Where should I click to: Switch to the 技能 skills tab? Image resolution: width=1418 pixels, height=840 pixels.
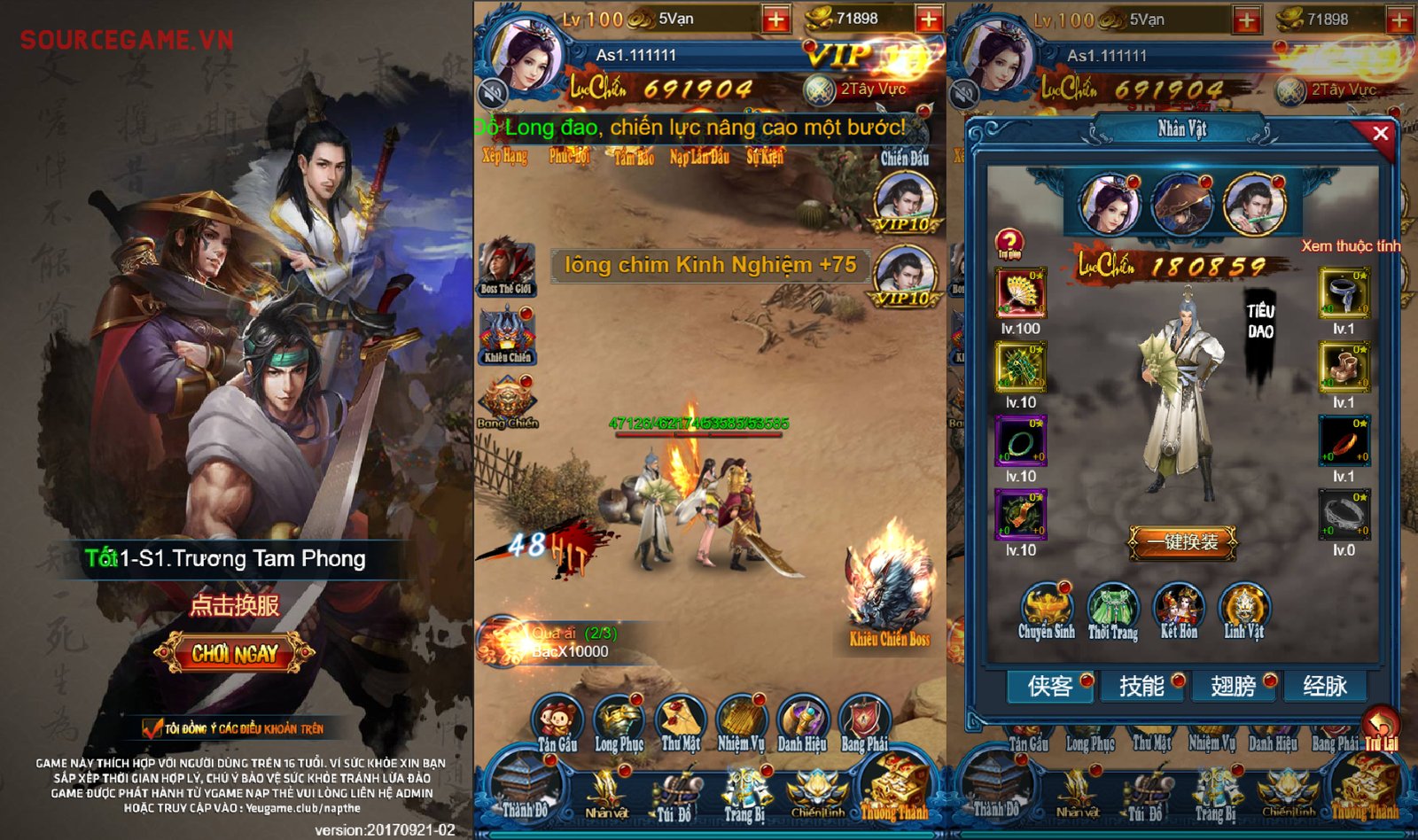[1141, 687]
